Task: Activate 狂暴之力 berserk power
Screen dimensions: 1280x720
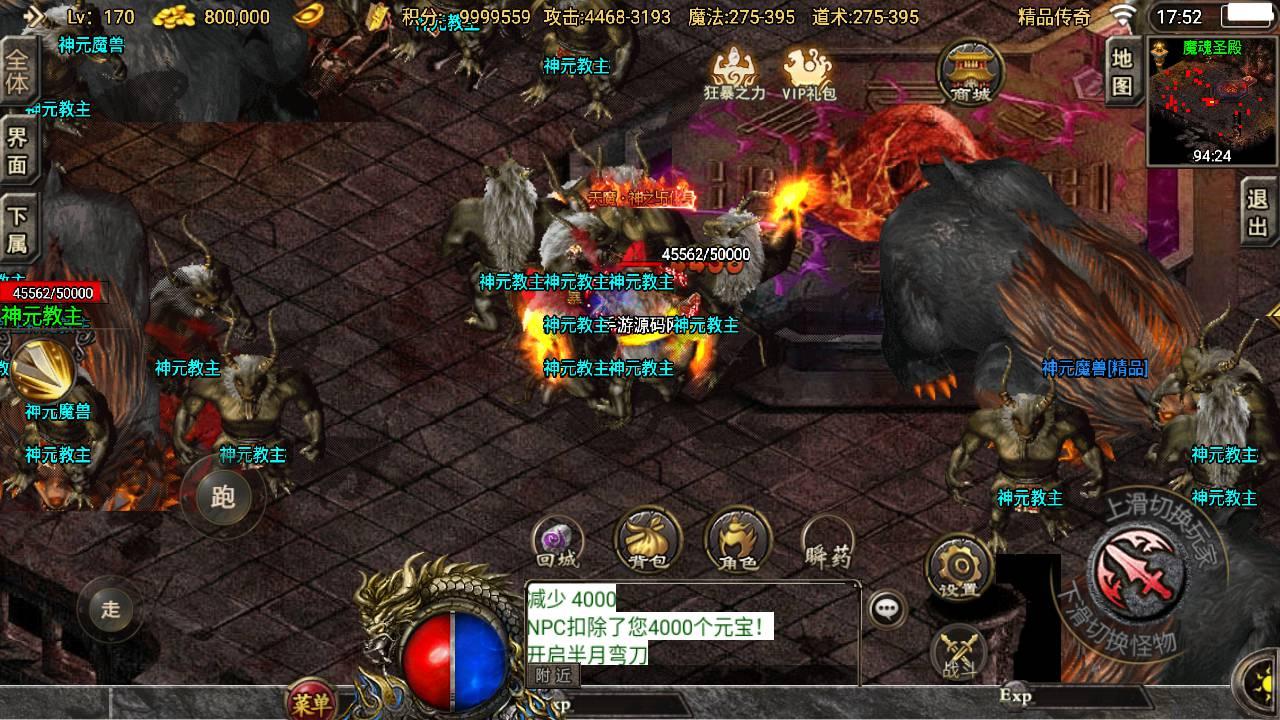Action: pyautogui.click(x=734, y=73)
